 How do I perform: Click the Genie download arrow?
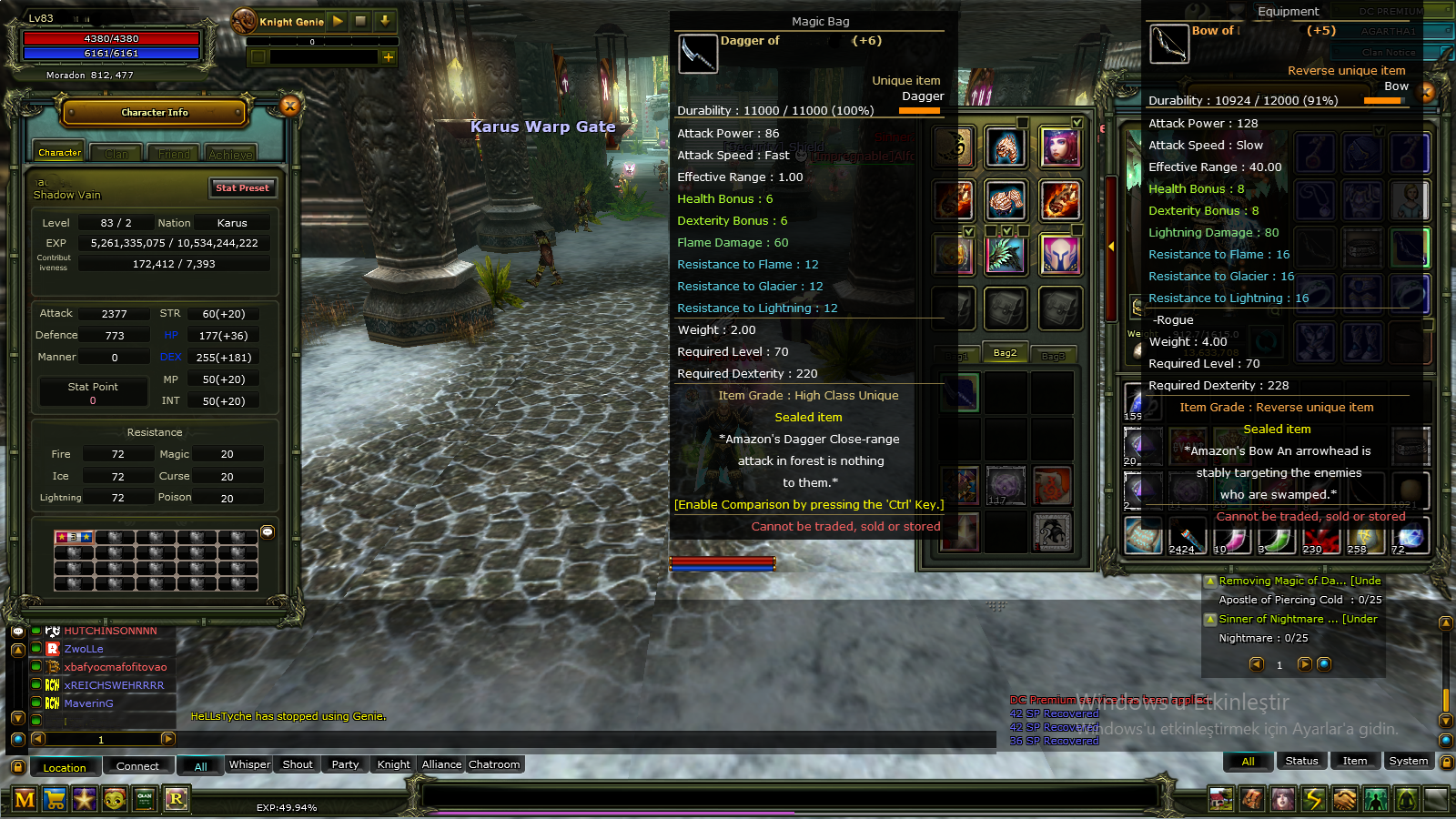click(x=384, y=21)
